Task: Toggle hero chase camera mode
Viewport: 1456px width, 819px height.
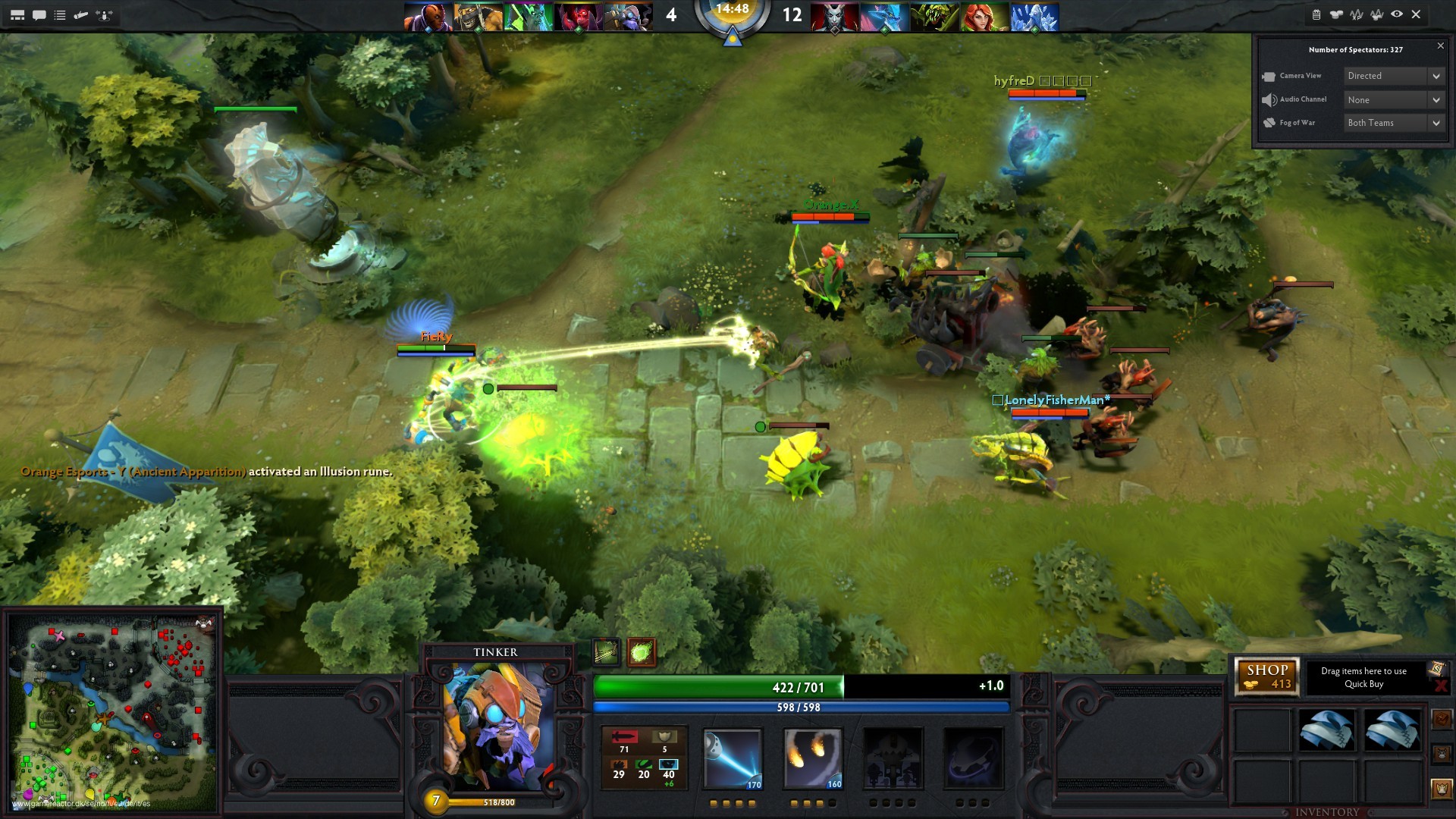Action: [x=105, y=14]
